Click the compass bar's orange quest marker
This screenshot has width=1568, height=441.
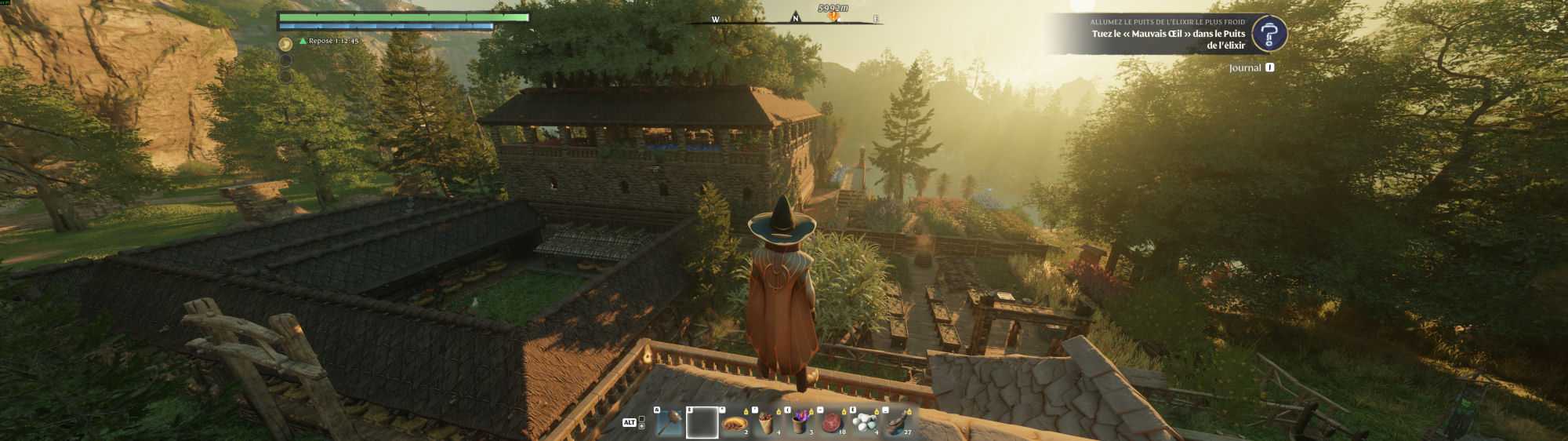tap(833, 16)
